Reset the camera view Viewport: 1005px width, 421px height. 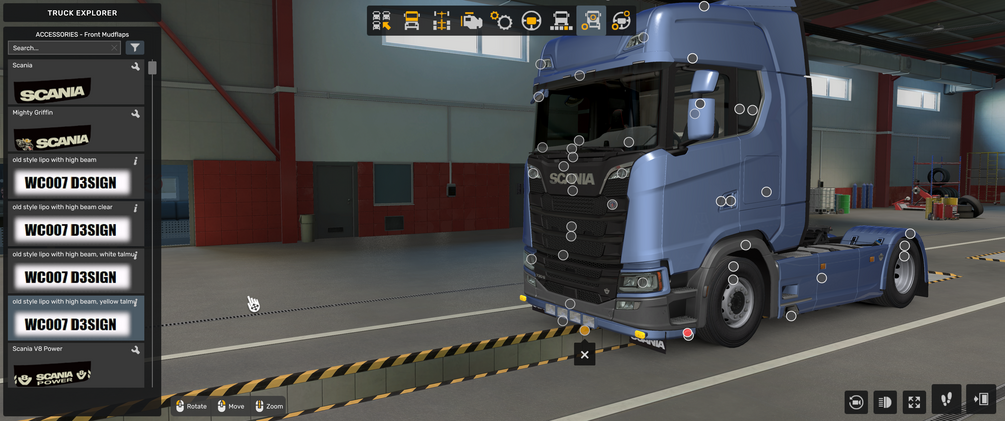pos(855,402)
